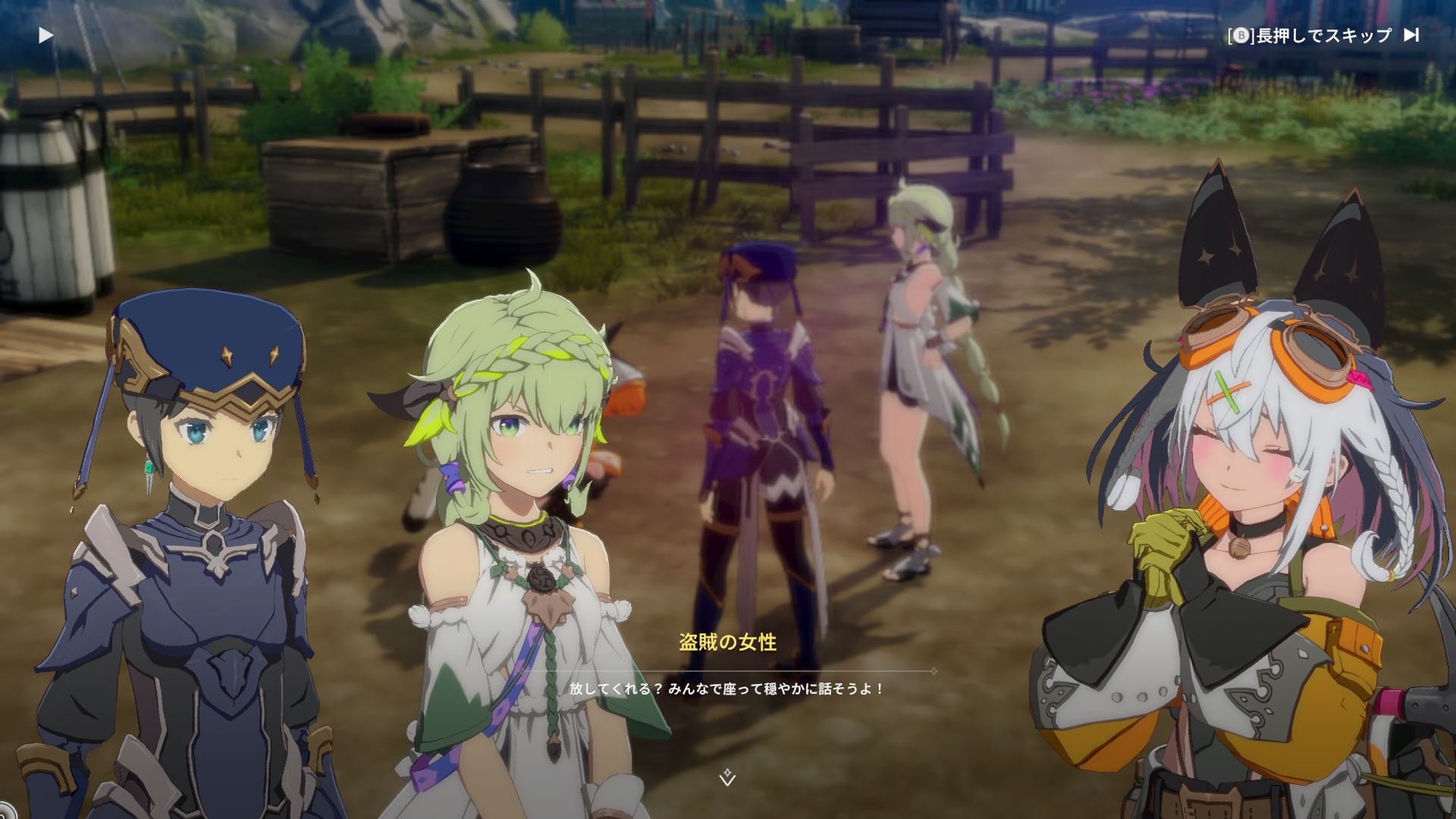Click the skip cutscene arrow icon
This screenshot has height=819, width=1456.
pos(1411,35)
